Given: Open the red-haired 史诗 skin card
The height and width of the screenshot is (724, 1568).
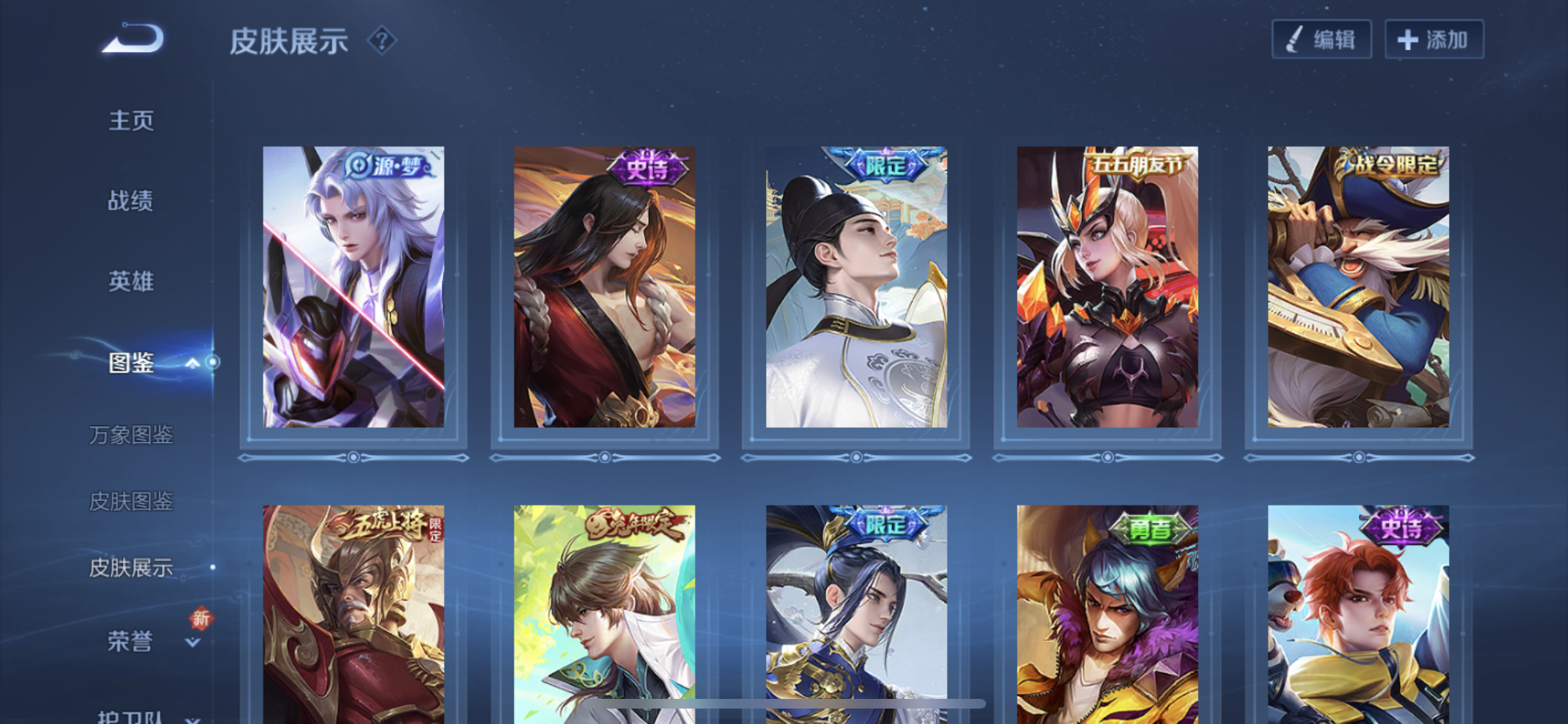Looking at the screenshot, I should [1358, 615].
